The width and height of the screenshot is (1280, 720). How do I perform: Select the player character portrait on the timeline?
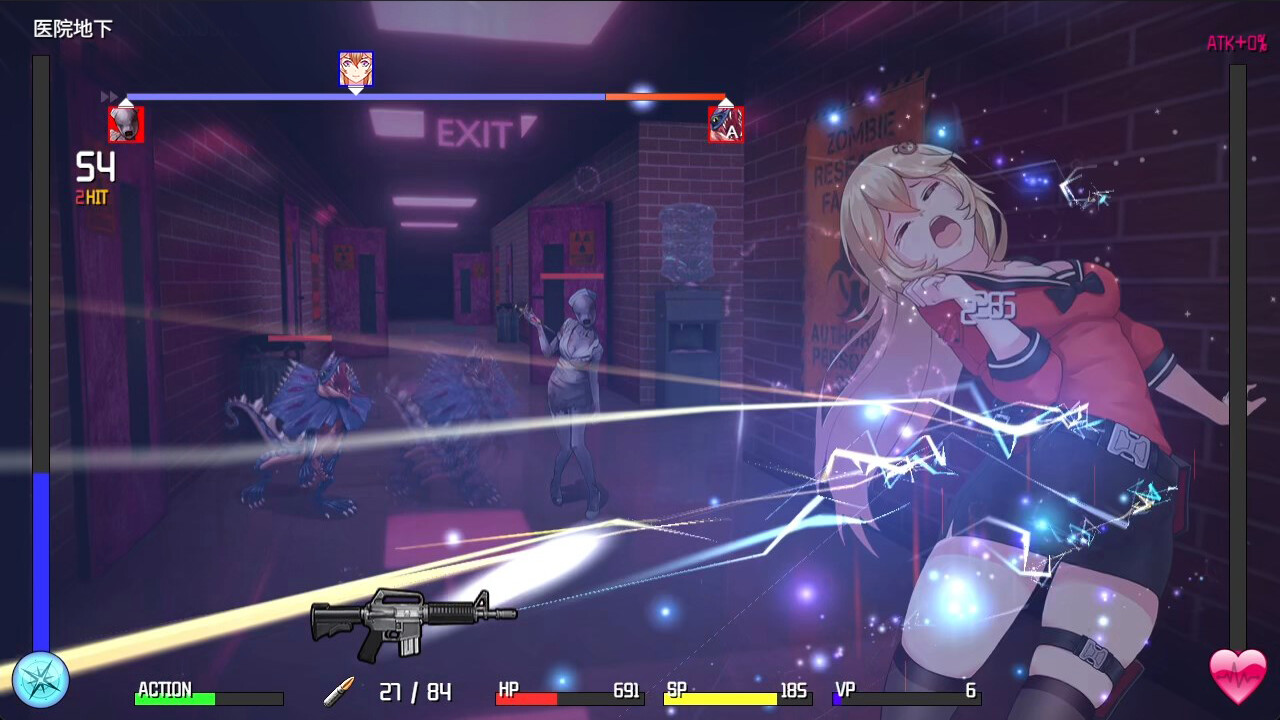coord(355,66)
